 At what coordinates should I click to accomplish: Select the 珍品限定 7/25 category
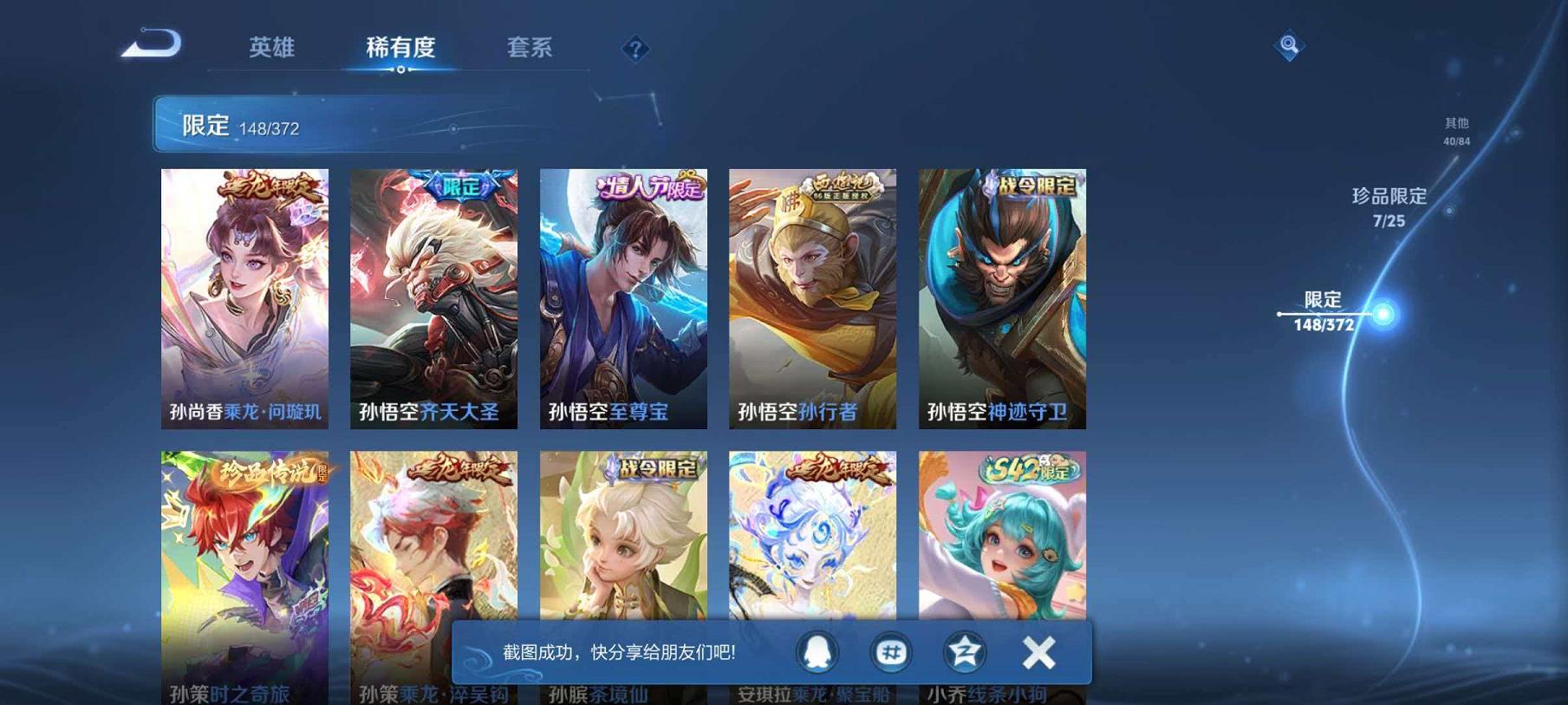(x=1388, y=208)
